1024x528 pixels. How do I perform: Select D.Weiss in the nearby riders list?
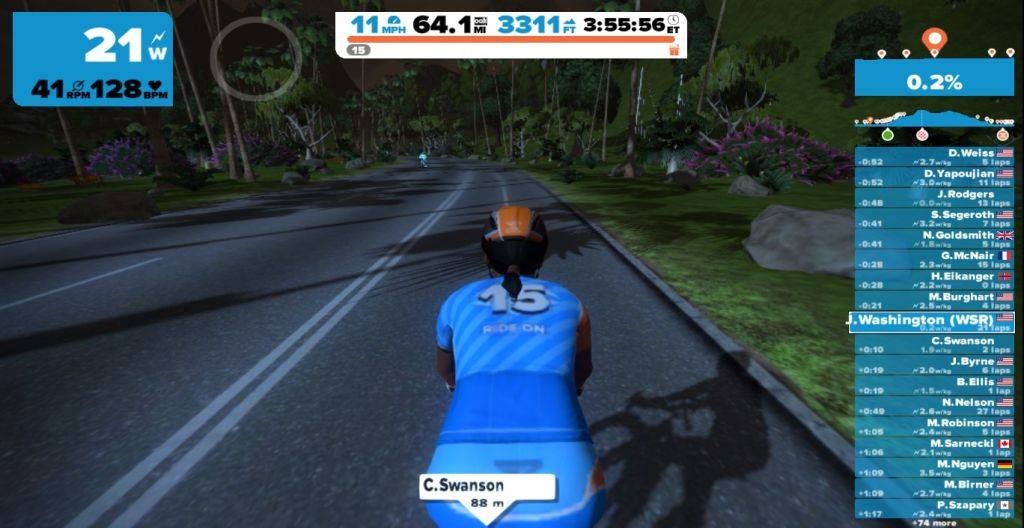pyautogui.click(x=934, y=157)
